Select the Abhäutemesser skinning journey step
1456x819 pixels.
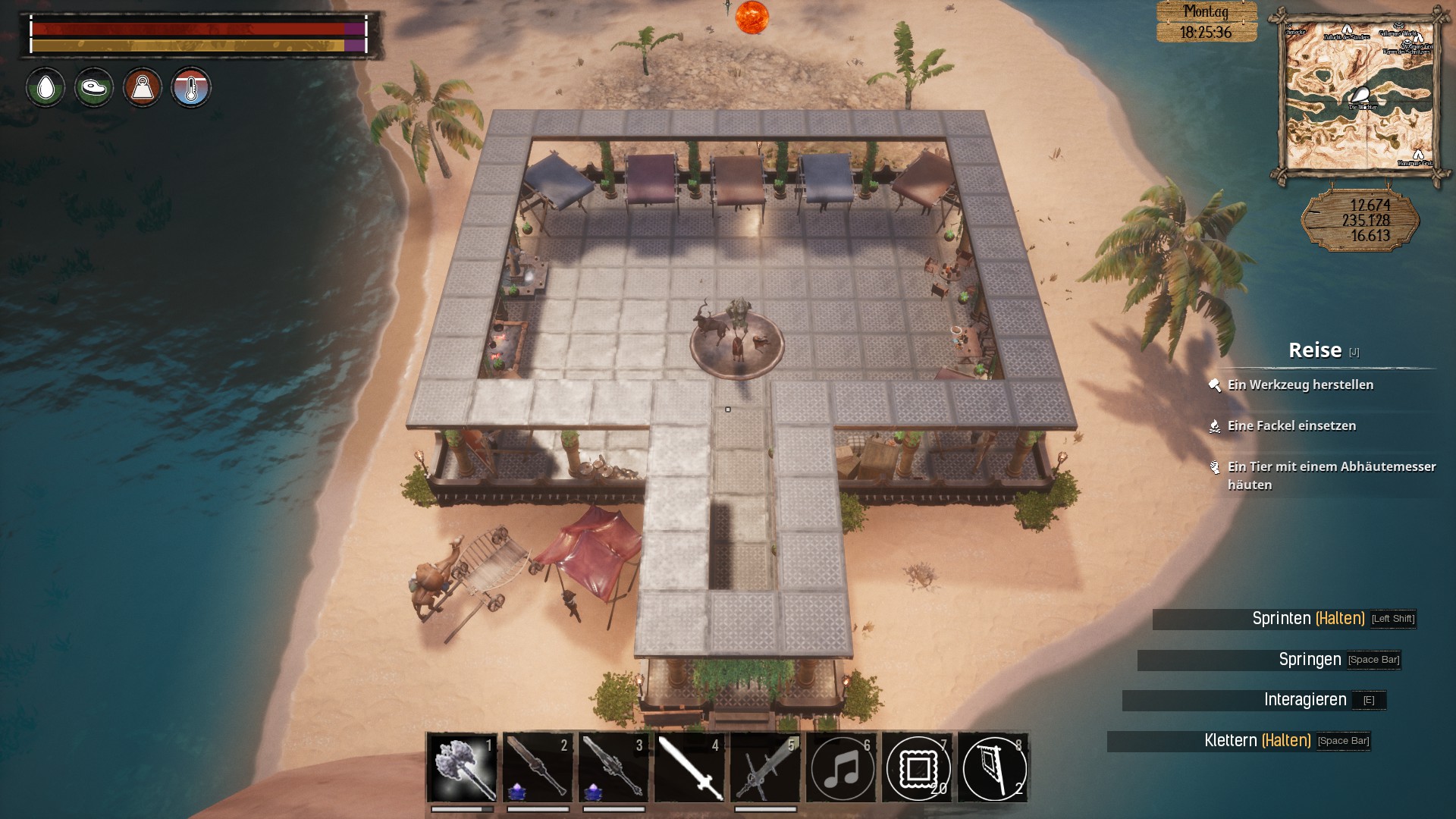click(1331, 475)
